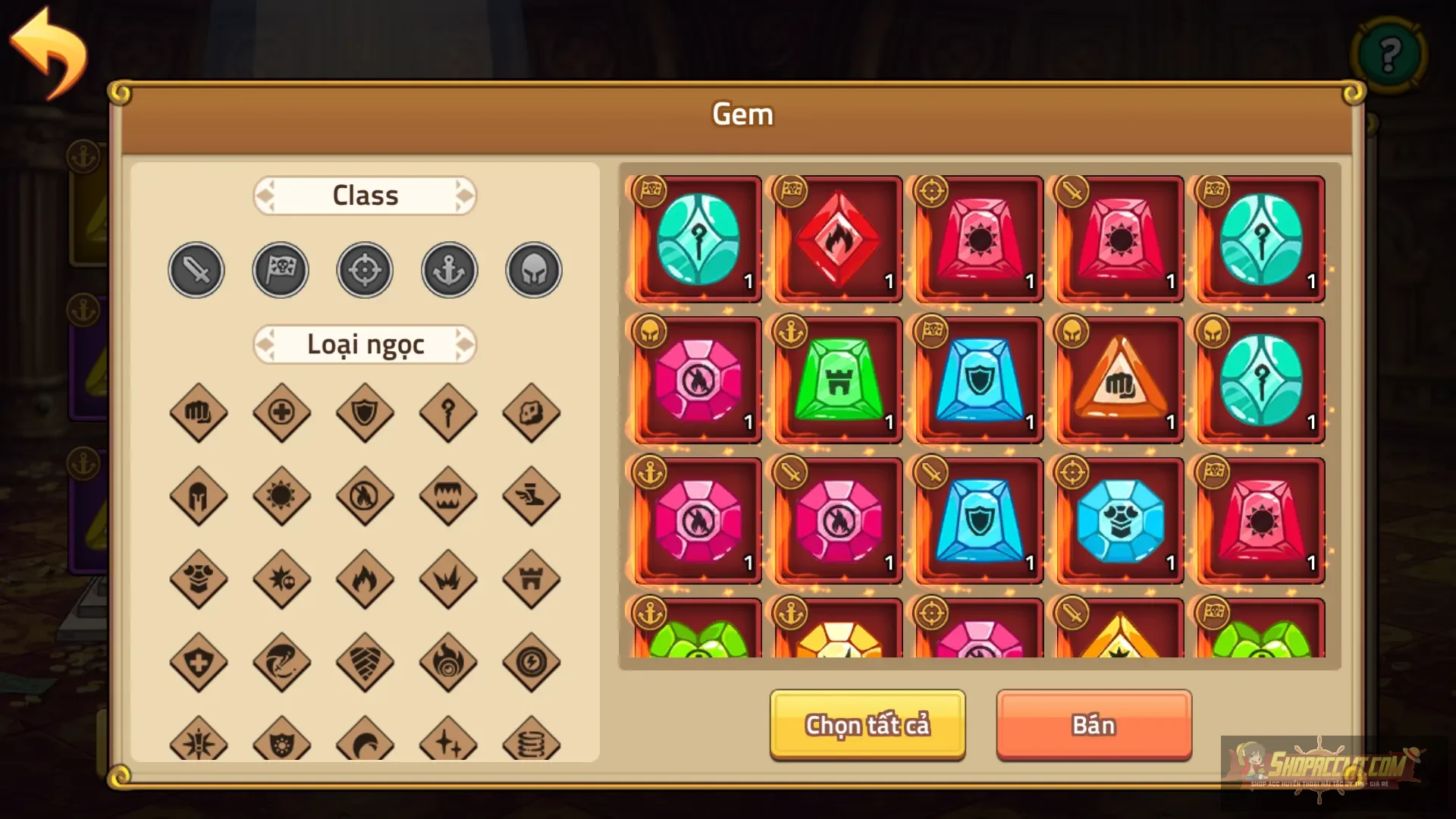Select the castle tower gem type icon
This screenshot has height=819, width=1456.
pos(532,580)
